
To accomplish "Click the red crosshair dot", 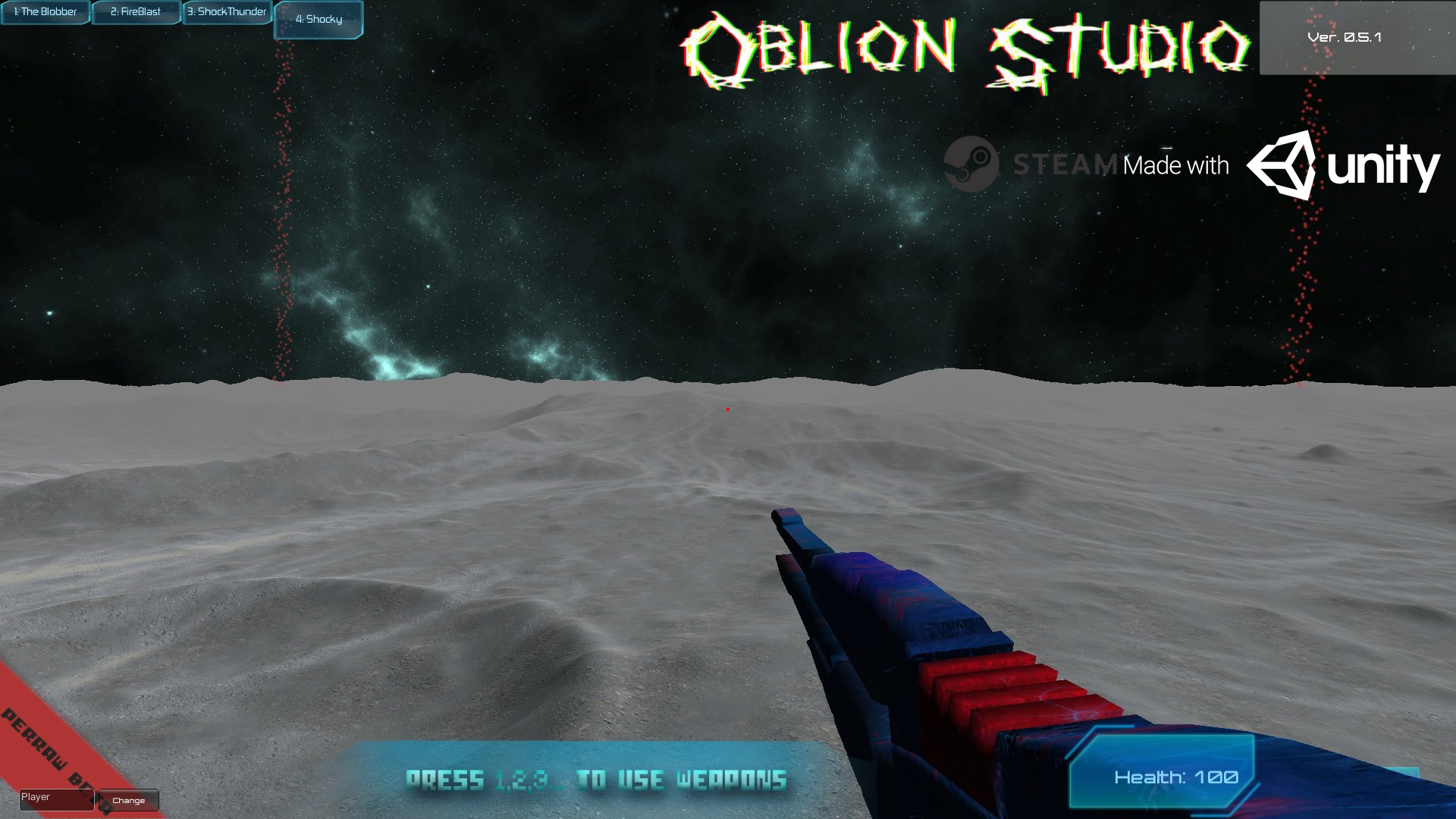I will pyautogui.click(x=729, y=409).
